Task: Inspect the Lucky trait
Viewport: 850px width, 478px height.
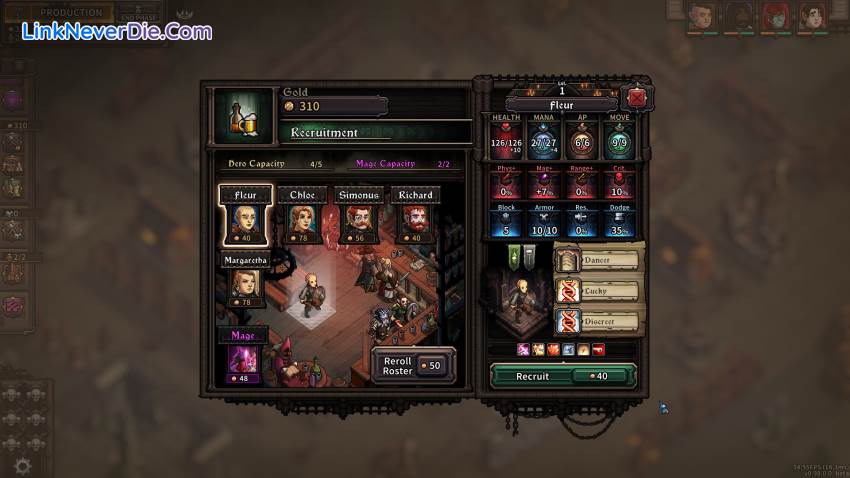Action: (x=598, y=291)
